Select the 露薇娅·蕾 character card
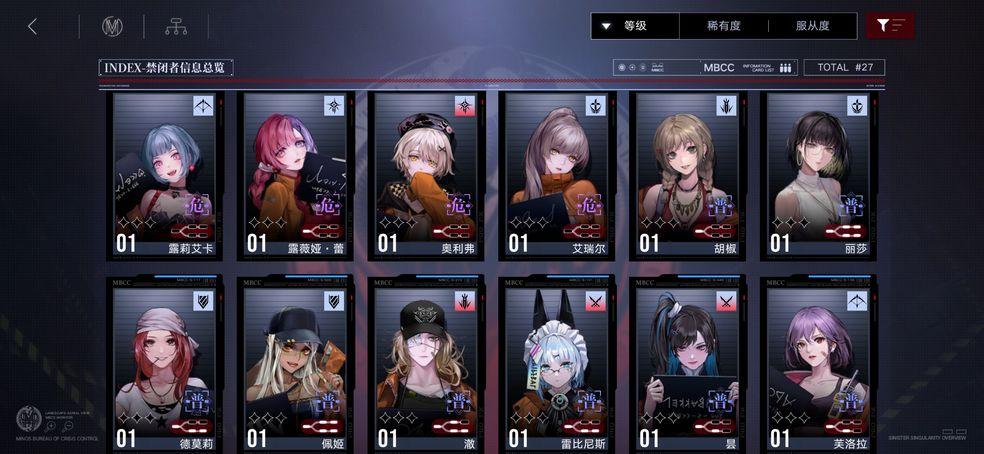Viewport: 984px width, 454px height. 295,175
